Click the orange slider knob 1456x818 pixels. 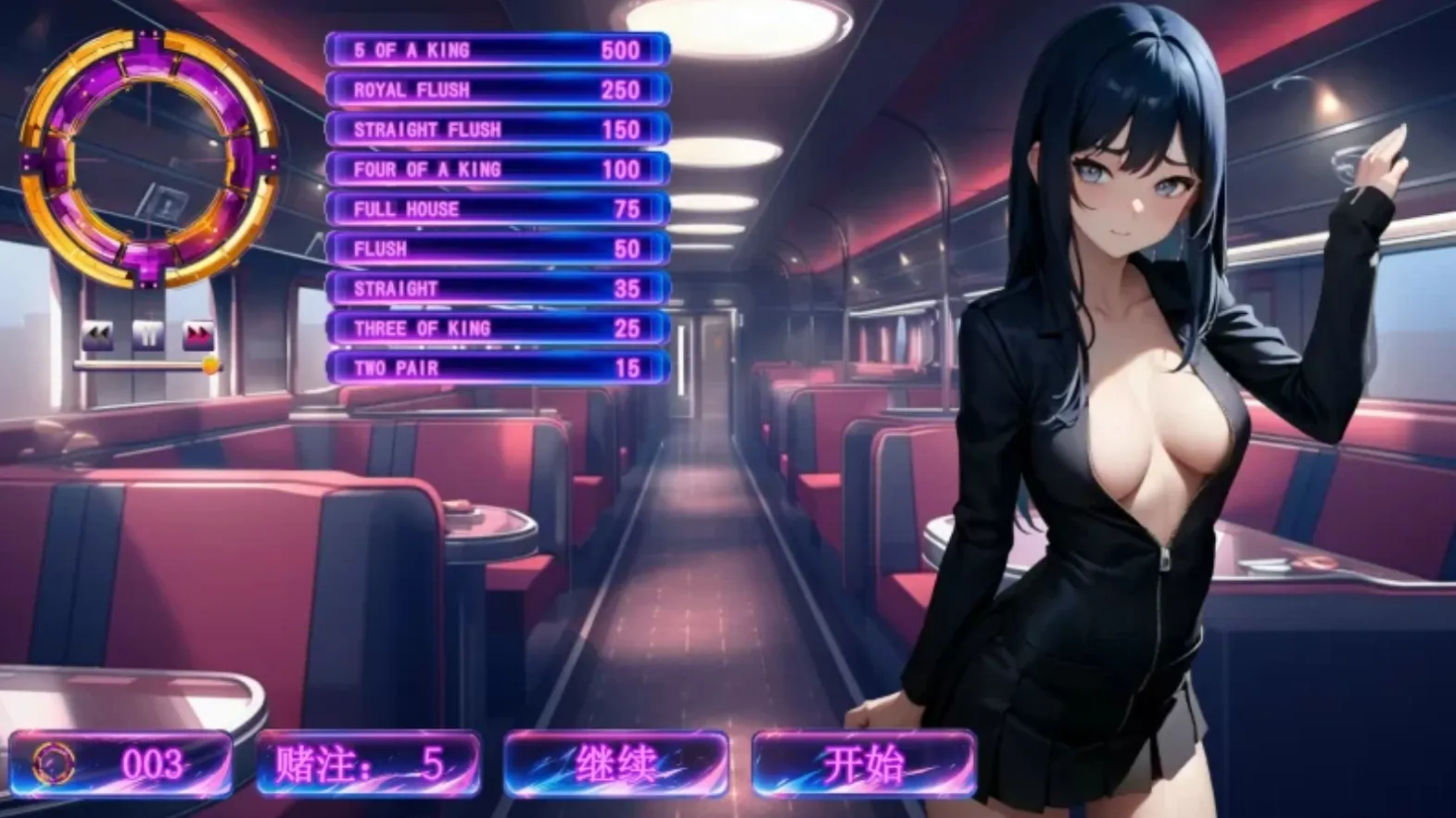211,365
